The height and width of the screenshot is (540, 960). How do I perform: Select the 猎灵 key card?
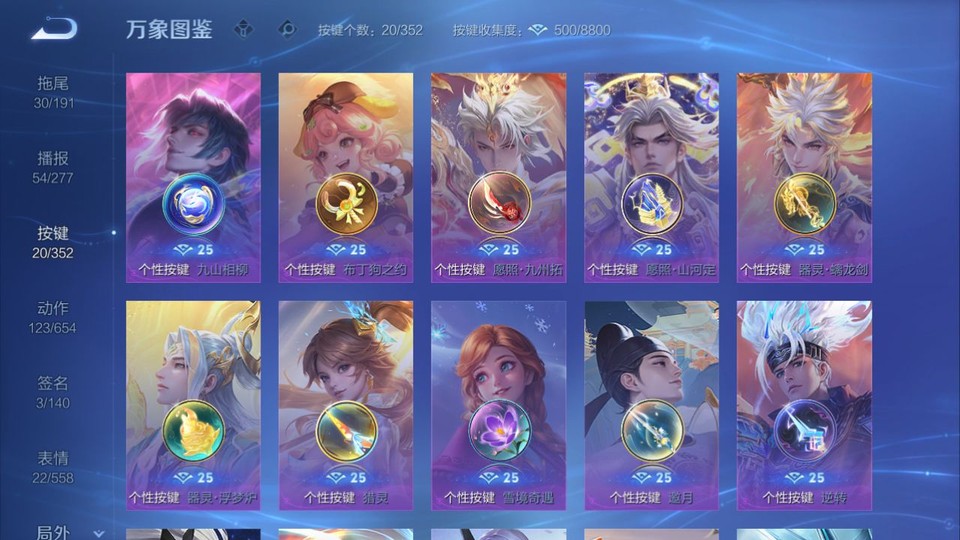[346, 405]
